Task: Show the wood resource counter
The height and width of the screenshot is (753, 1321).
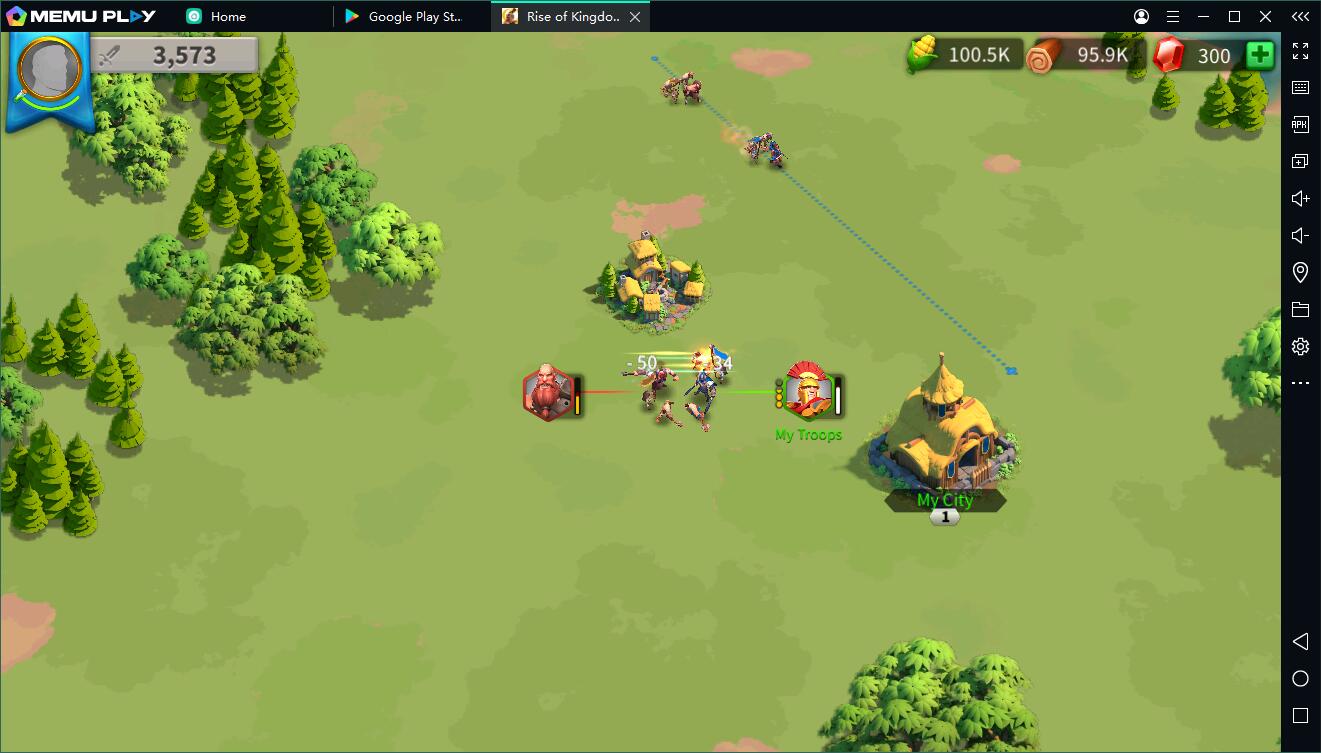Action: pyautogui.click(x=1084, y=55)
